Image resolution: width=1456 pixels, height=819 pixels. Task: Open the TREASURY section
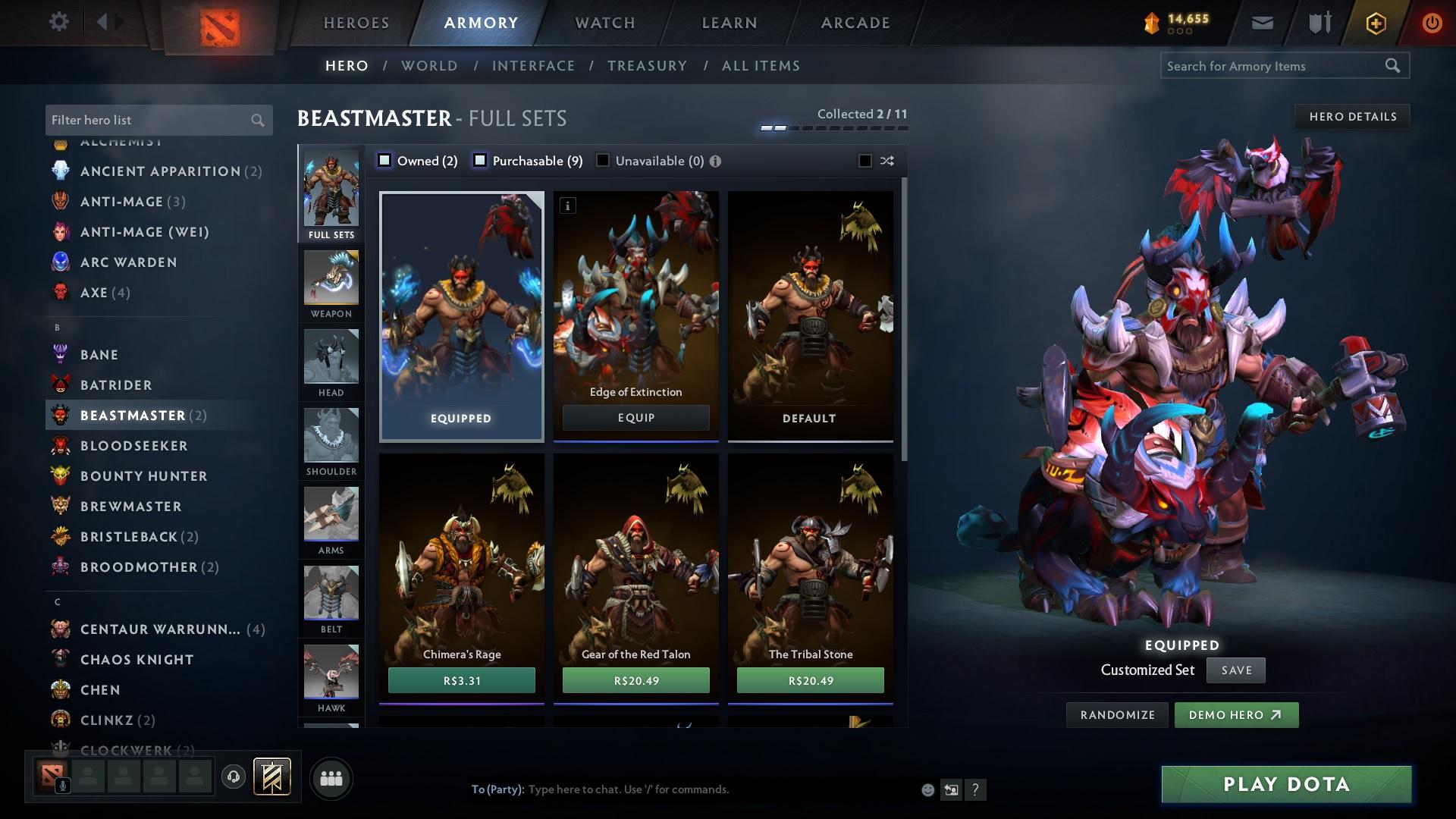point(648,66)
